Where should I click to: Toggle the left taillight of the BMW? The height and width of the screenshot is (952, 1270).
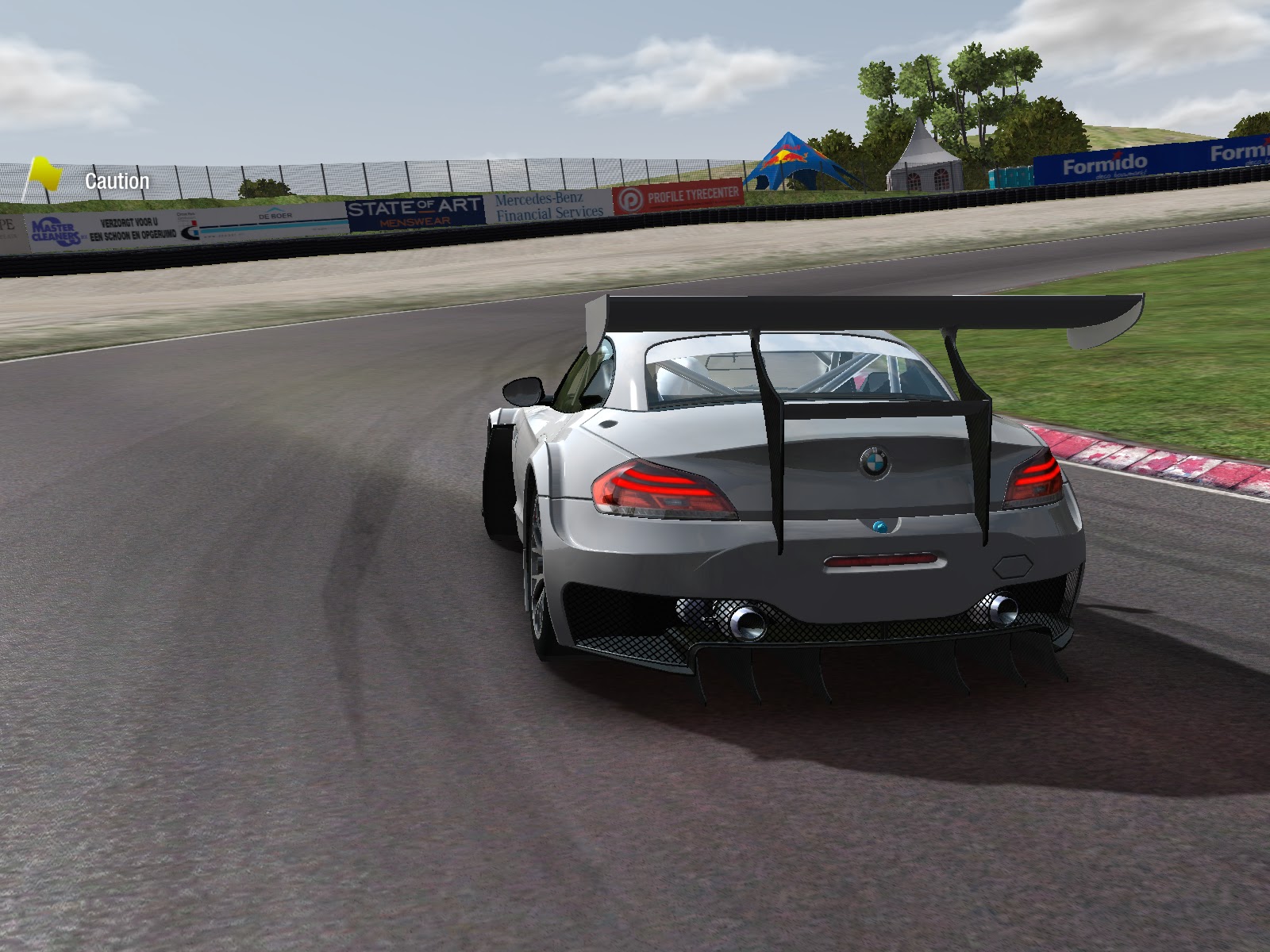(x=663, y=486)
